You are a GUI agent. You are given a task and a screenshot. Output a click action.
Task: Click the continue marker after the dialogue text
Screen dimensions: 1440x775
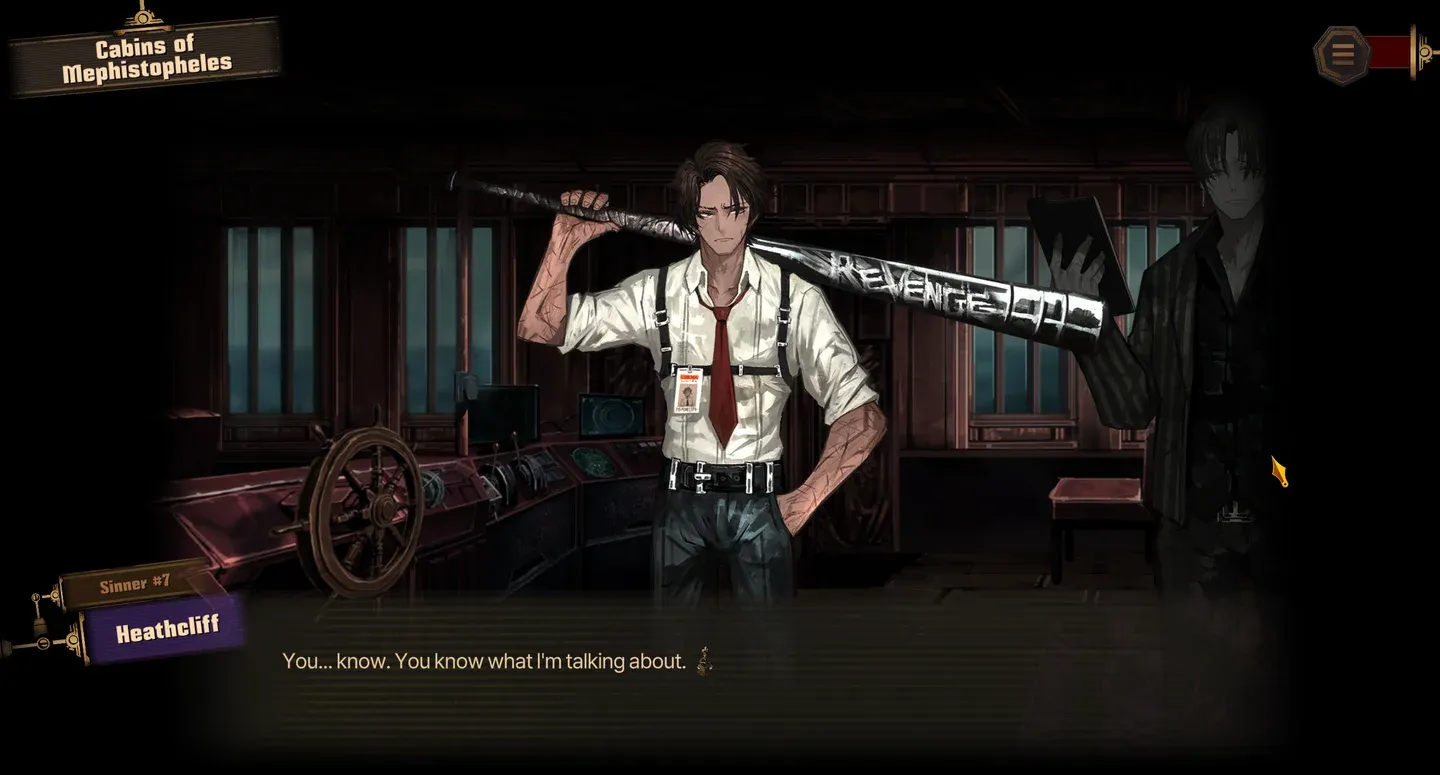click(705, 660)
